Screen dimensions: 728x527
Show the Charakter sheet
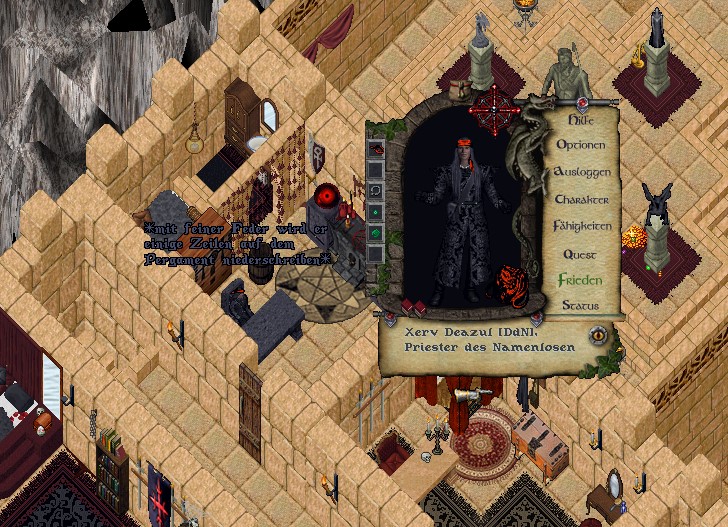pyautogui.click(x=580, y=199)
